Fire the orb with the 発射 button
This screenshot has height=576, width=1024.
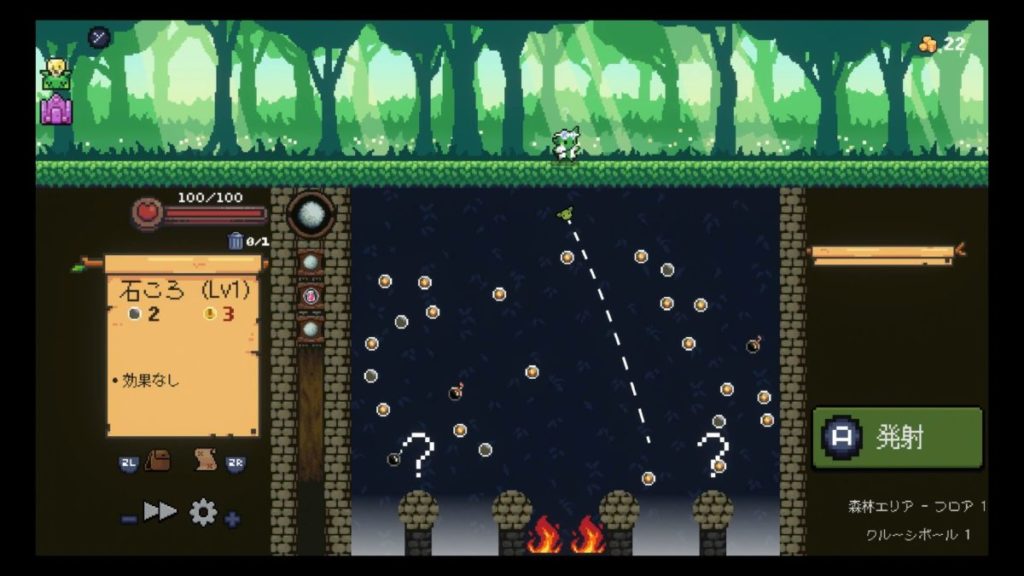pyautogui.click(x=897, y=438)
